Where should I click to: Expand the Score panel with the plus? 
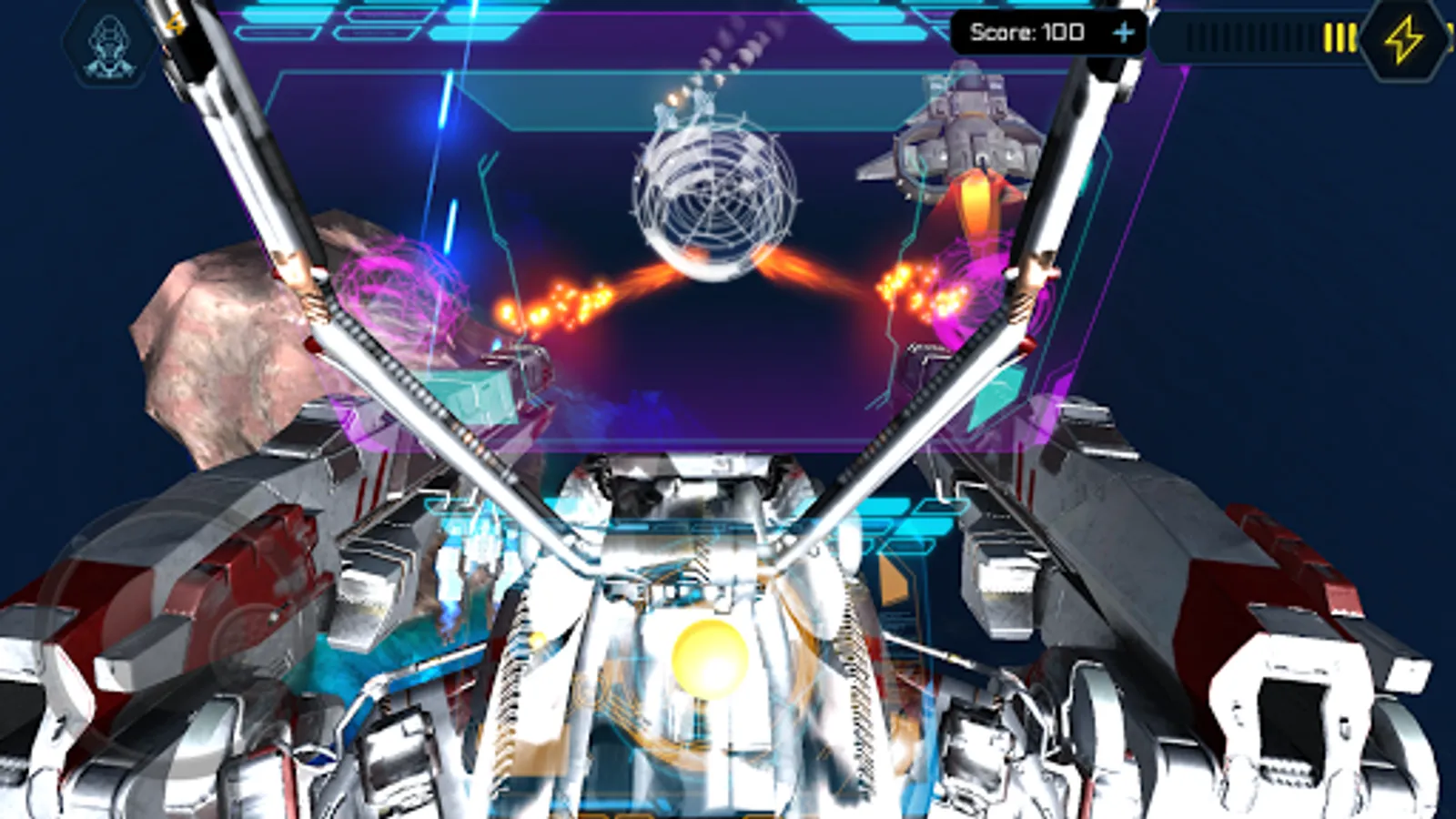(x=1127, y=33)
